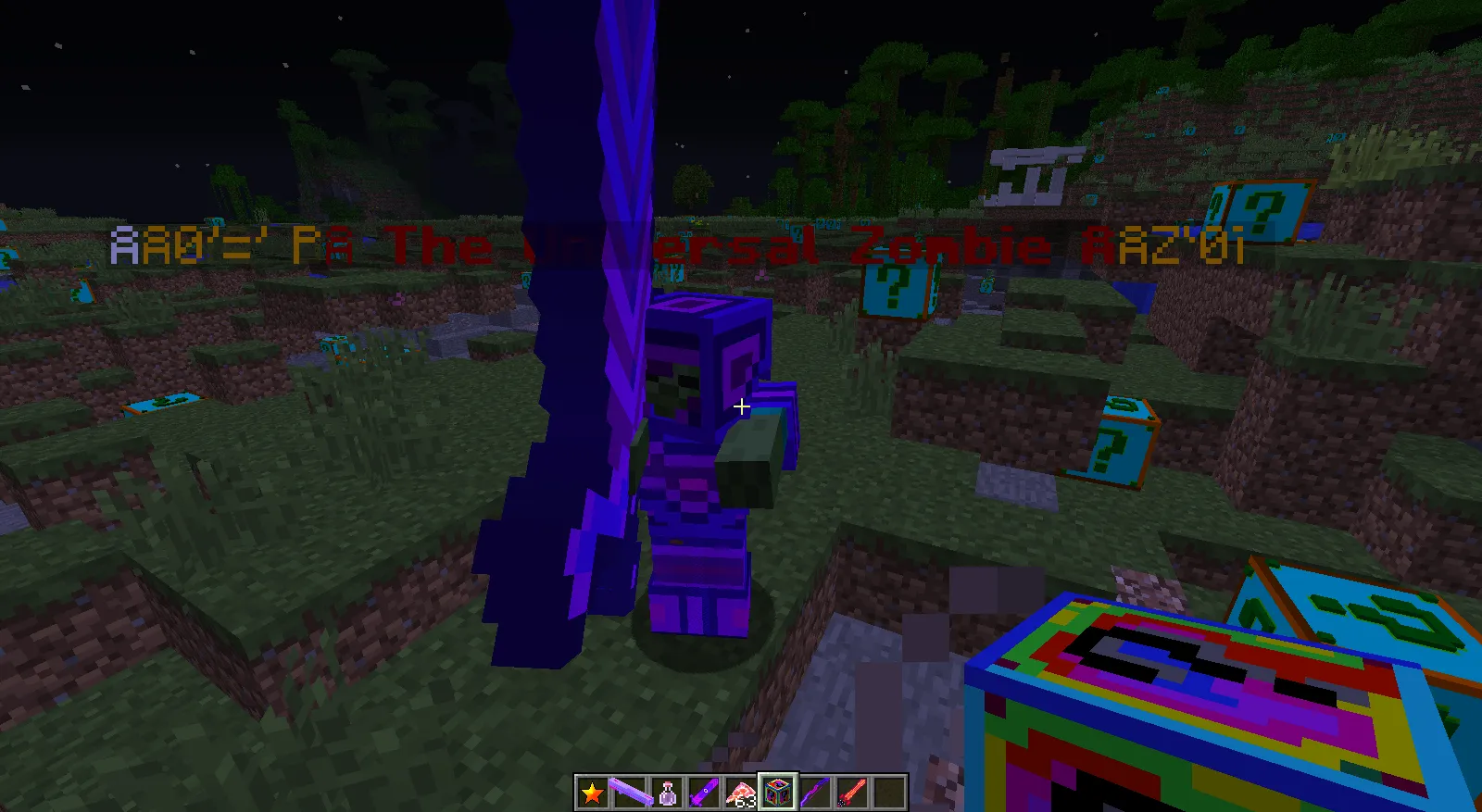This screenshot has width=1482, height=812.
Task: Select the red blade sword hotbar item
Action: click(x=852, y=791)
